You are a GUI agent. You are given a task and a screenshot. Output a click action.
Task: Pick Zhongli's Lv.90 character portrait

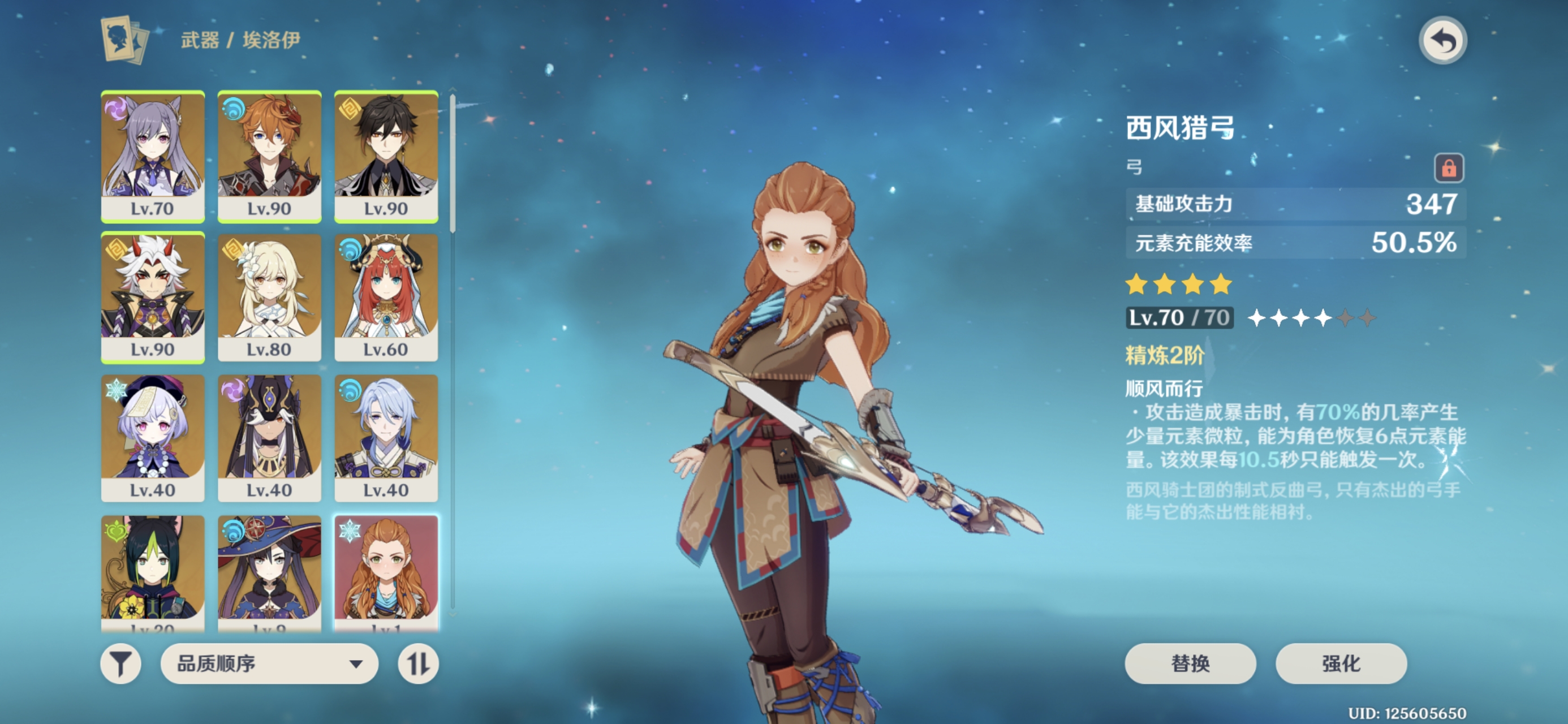click(386, 157)
